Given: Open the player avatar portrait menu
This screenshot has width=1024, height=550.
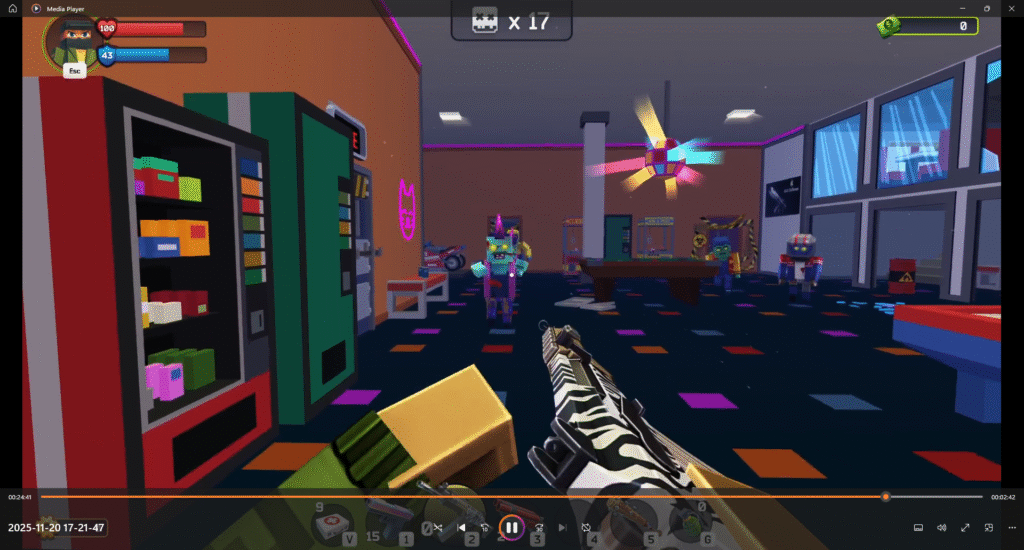Looking at the screenshot, I should [x=72, y=38].
